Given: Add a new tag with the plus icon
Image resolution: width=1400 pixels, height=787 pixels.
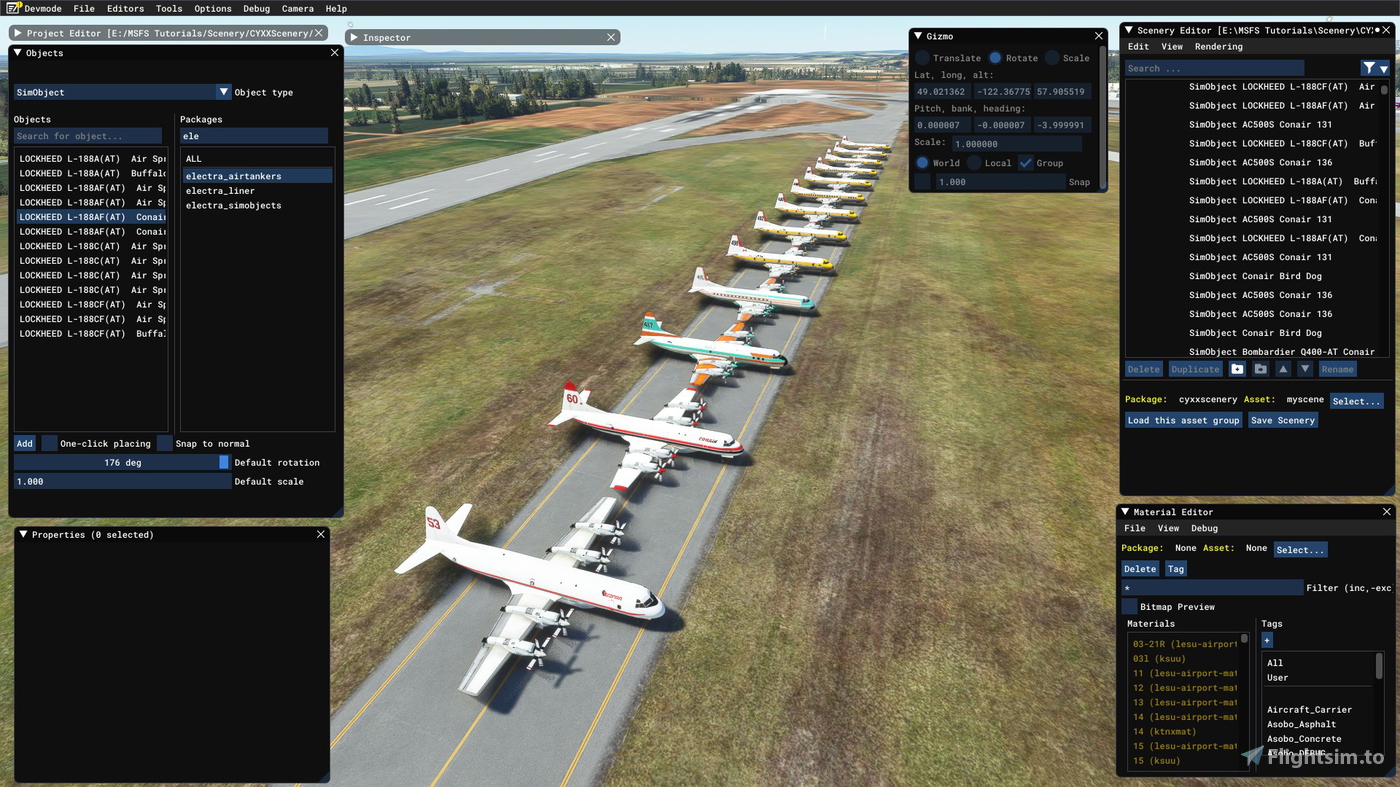Looking at the screenshot, I should point(1266,640).
